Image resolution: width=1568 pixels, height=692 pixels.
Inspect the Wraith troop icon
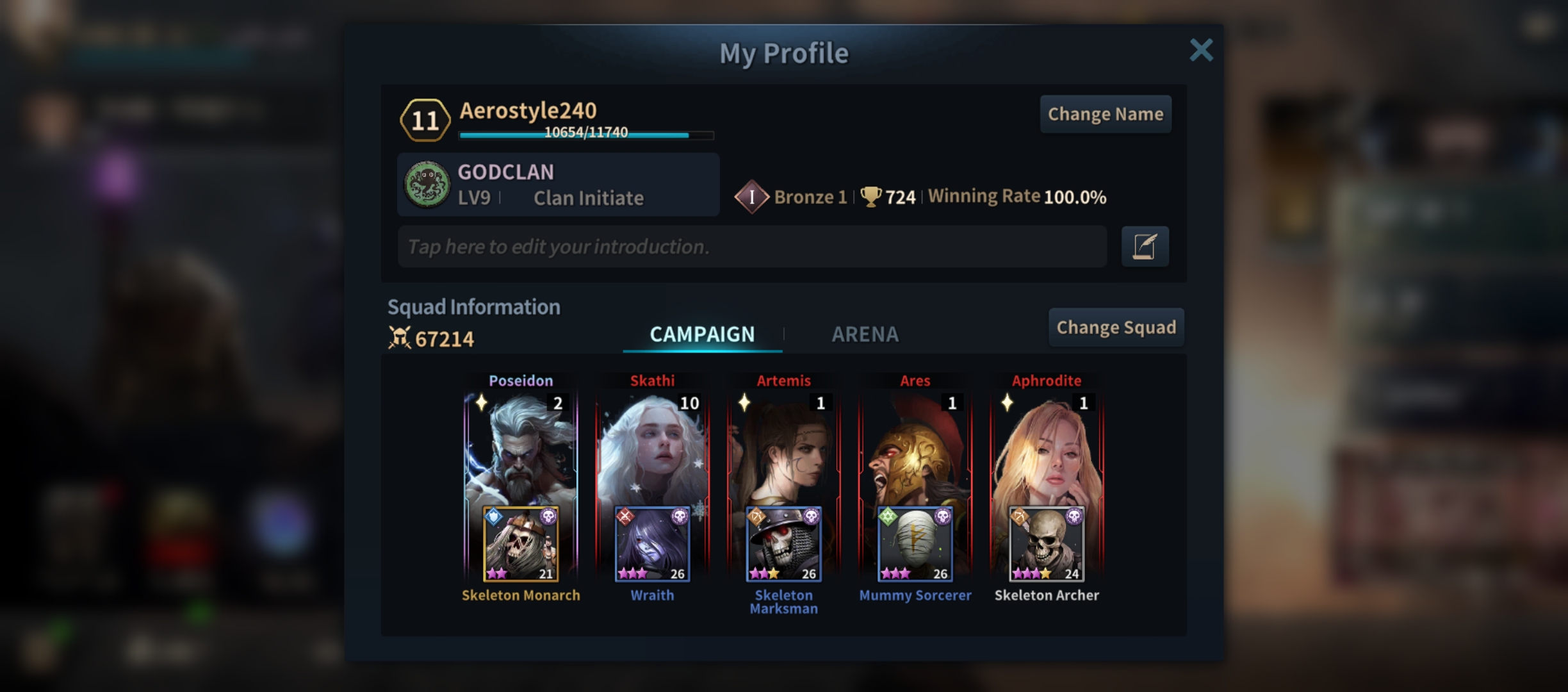(x=652, y=544)
